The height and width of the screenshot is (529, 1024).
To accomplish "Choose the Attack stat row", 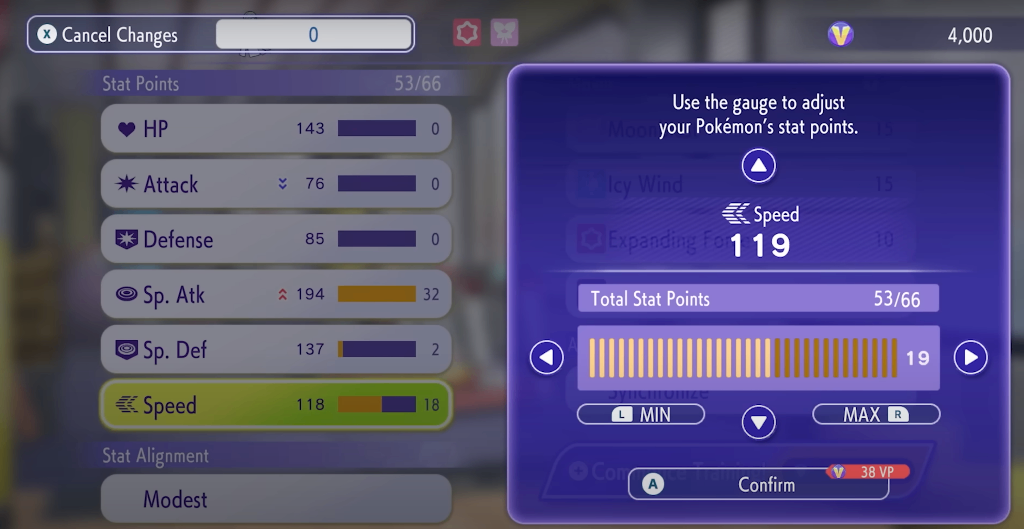I will (275, 184).
